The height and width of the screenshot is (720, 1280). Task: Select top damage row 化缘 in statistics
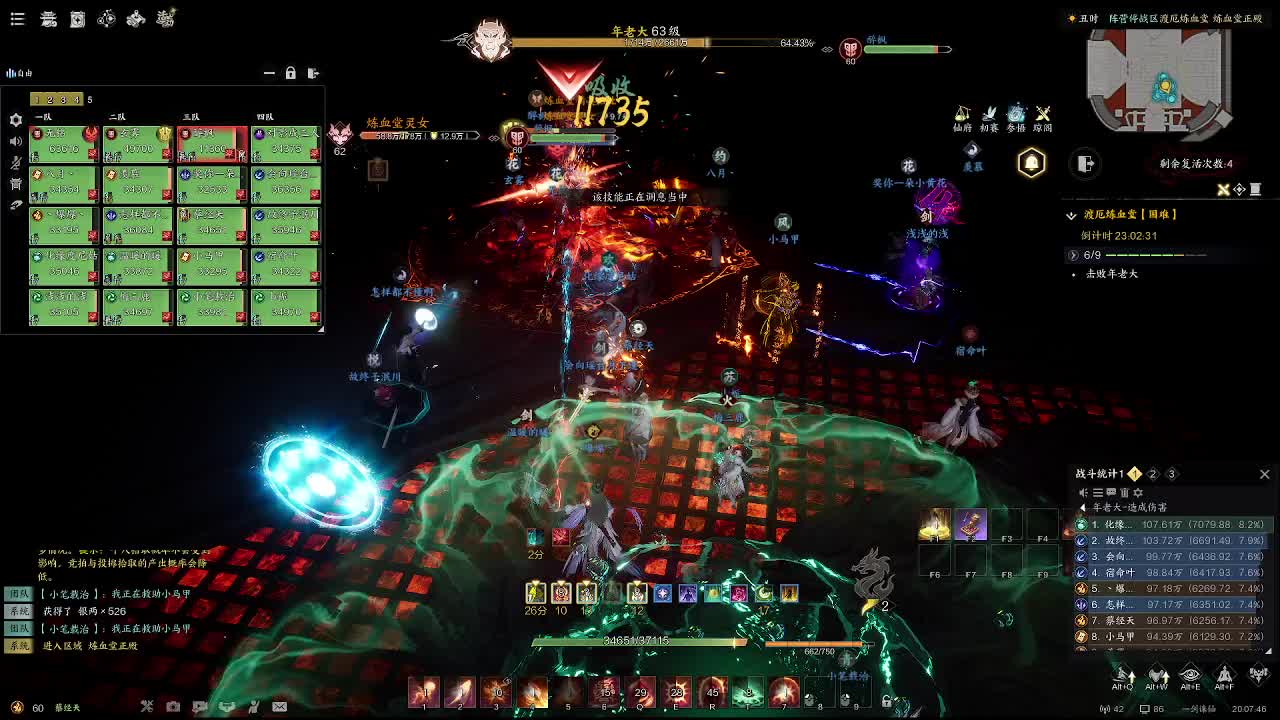coord(1170,524)
